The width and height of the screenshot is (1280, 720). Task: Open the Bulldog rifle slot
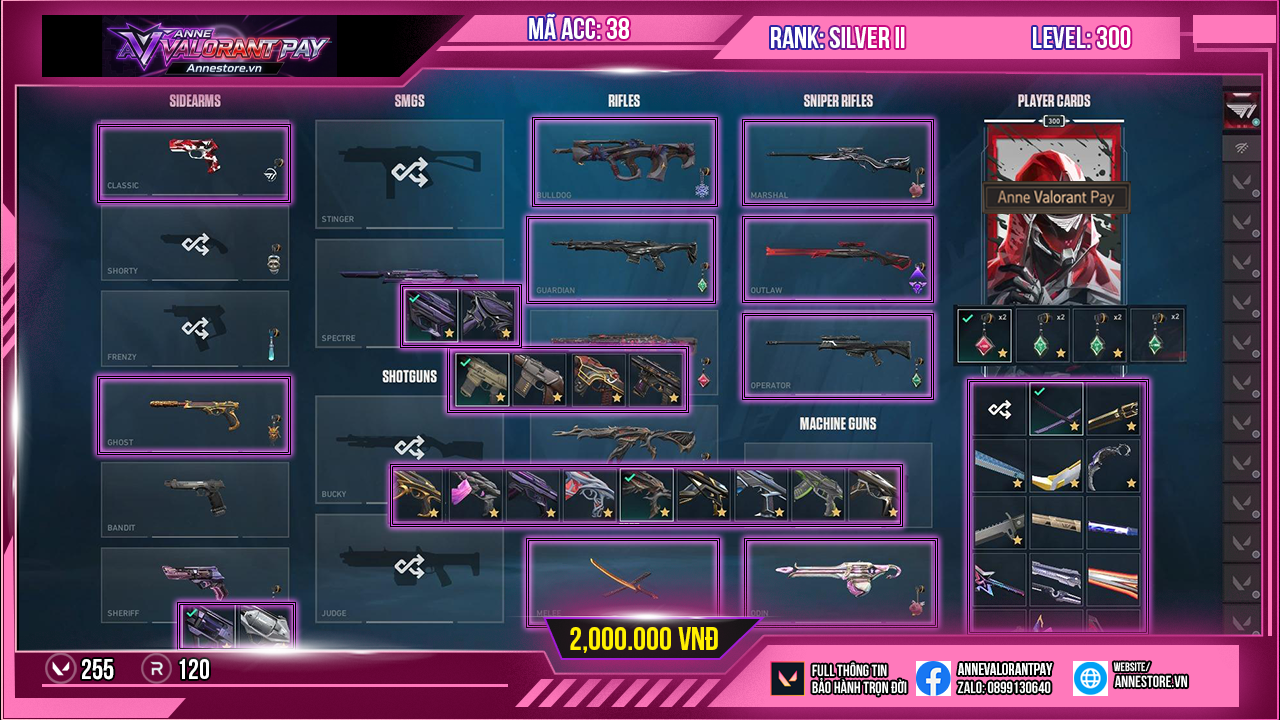(x=624, y=162)
